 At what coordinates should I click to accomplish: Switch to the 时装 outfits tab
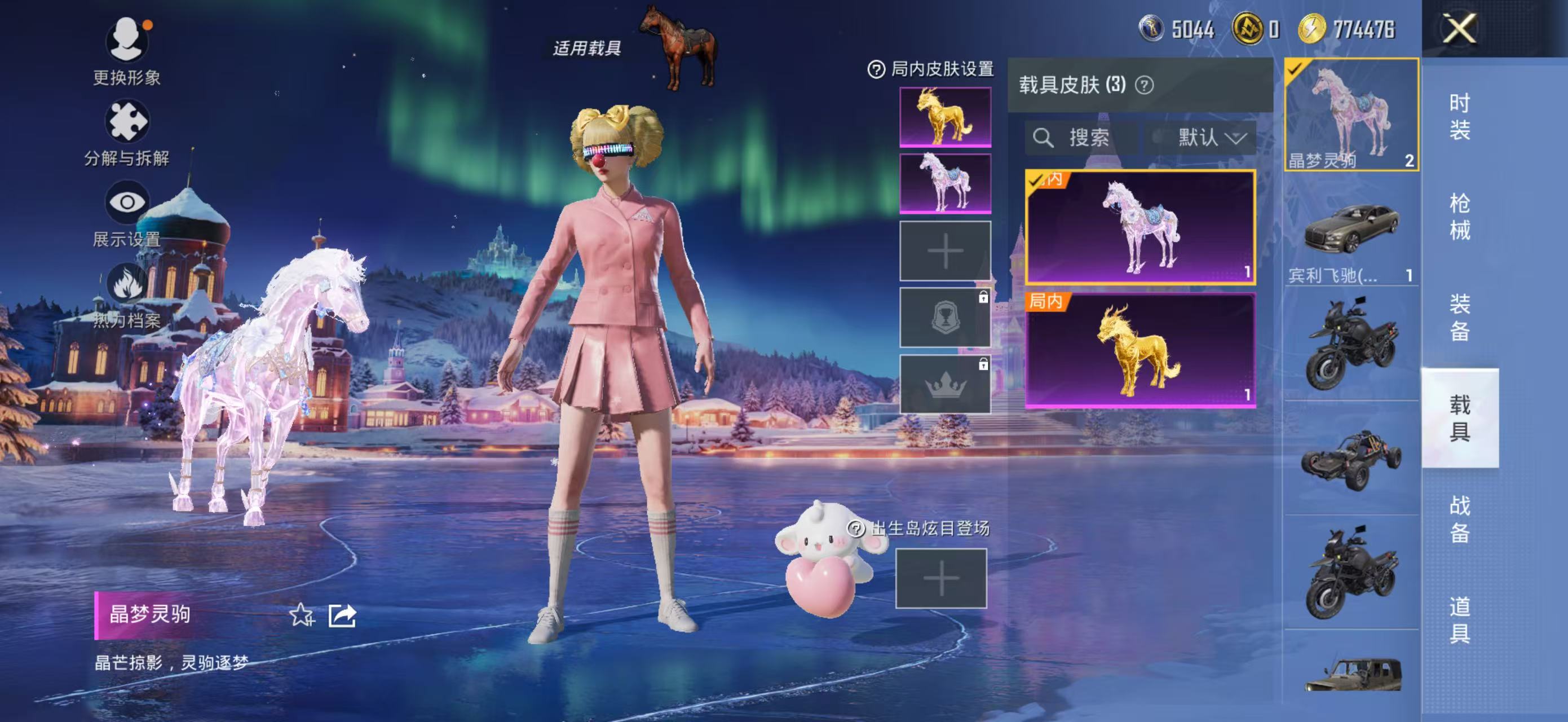pos(1459,116)
